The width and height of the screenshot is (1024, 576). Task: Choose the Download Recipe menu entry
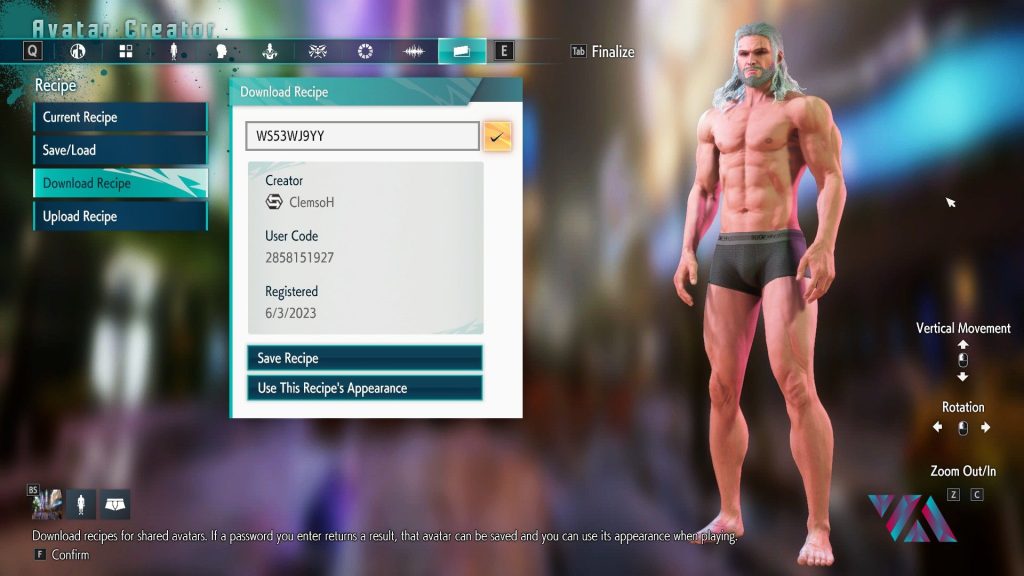tap(120, 183)
